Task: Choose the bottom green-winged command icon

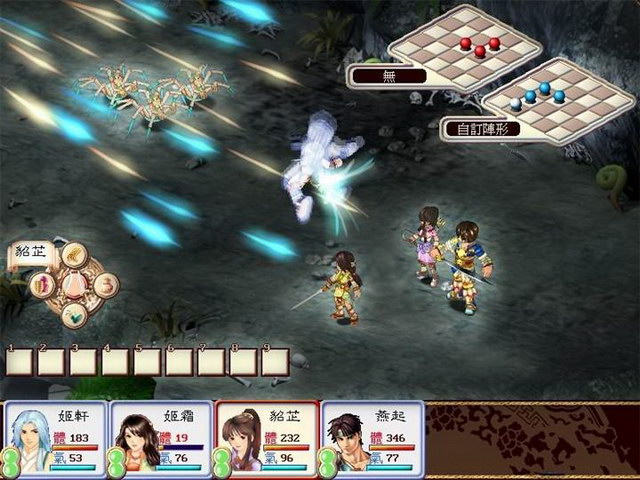Action: (x=73, y=314)
